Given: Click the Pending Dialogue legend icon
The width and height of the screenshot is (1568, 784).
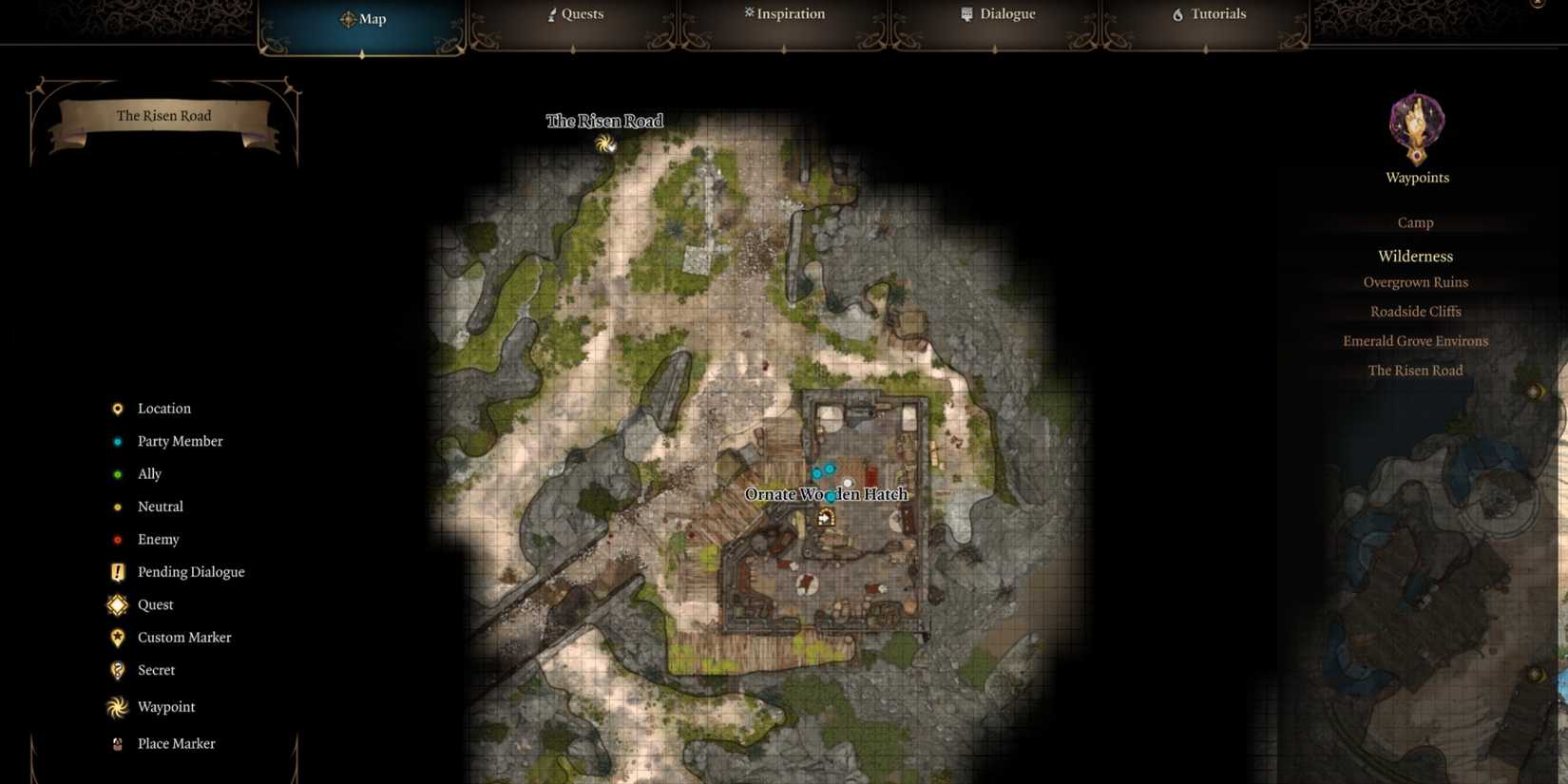Looking at the screenshot, I should (117, 571).
